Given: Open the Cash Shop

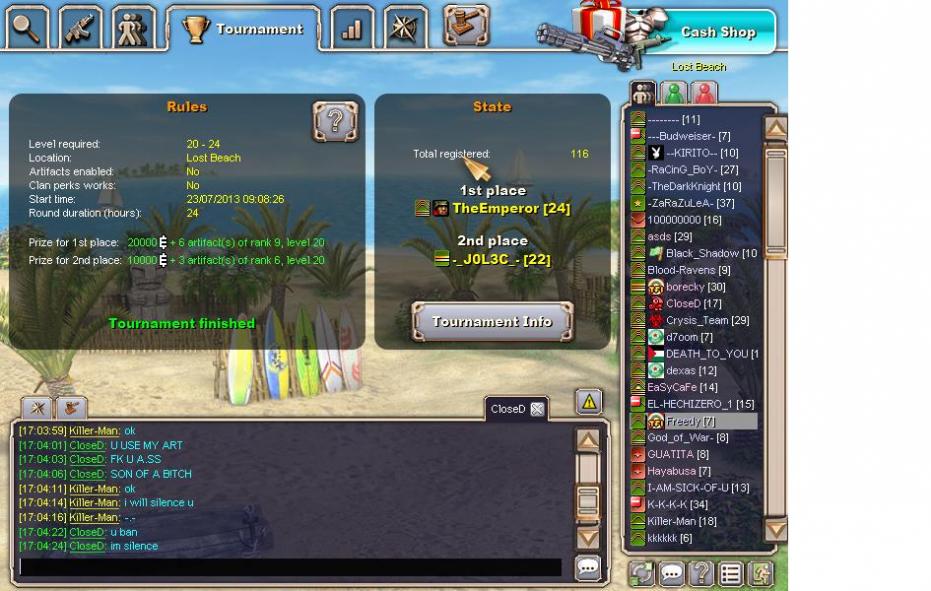Looking at the screenshot, I should pos(717,32).
